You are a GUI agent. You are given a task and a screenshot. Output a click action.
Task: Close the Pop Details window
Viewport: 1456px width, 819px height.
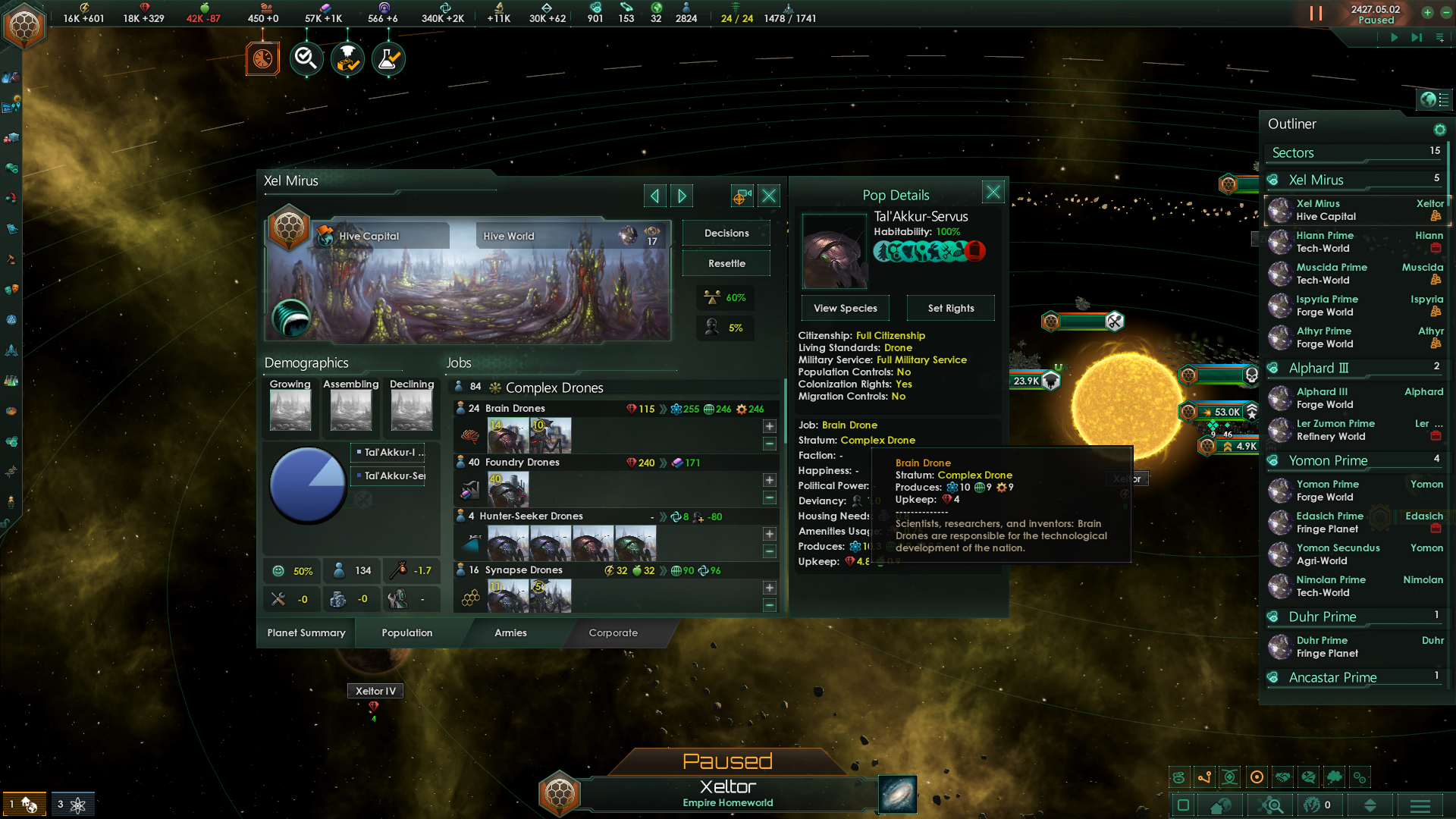[993, 192]
